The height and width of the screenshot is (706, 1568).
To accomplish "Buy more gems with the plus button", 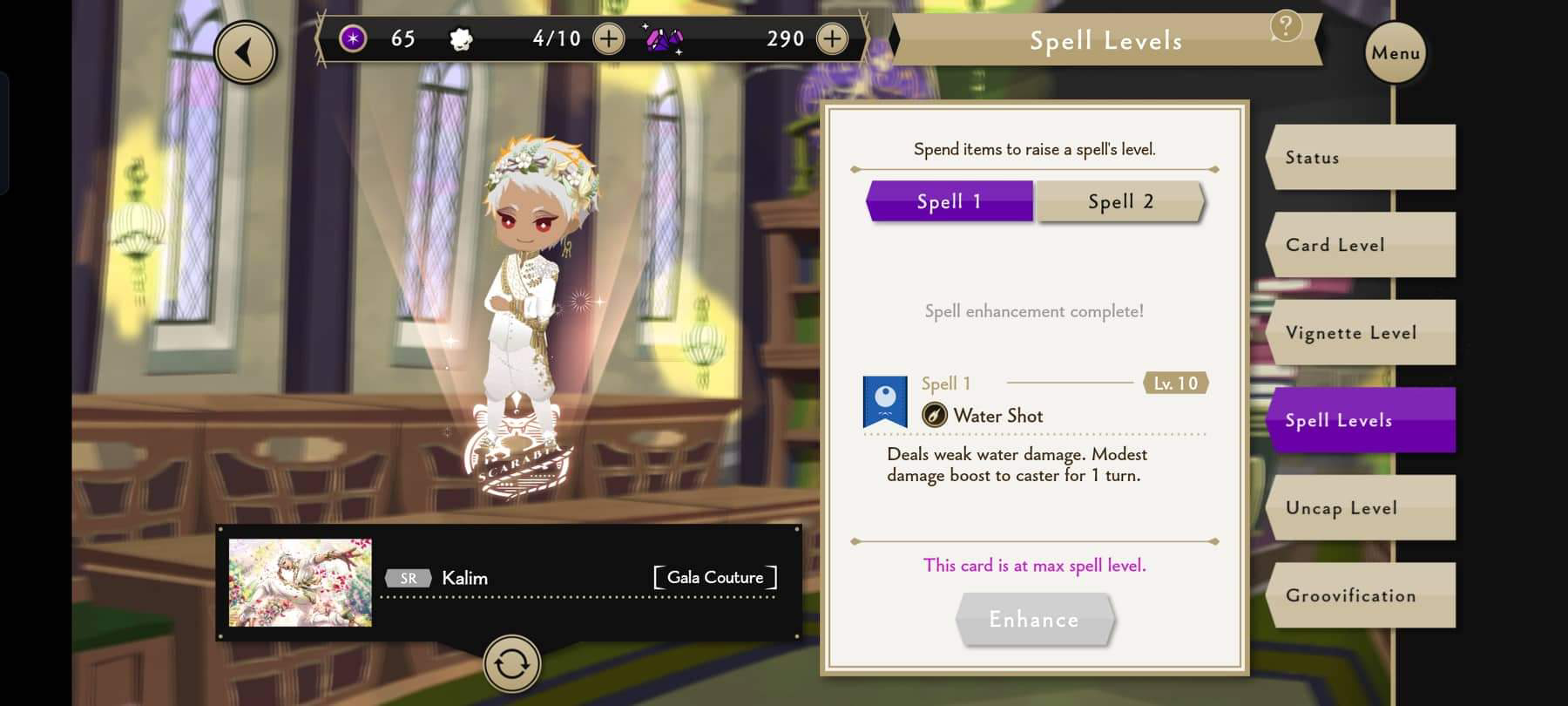I will [x=832, y=39].
